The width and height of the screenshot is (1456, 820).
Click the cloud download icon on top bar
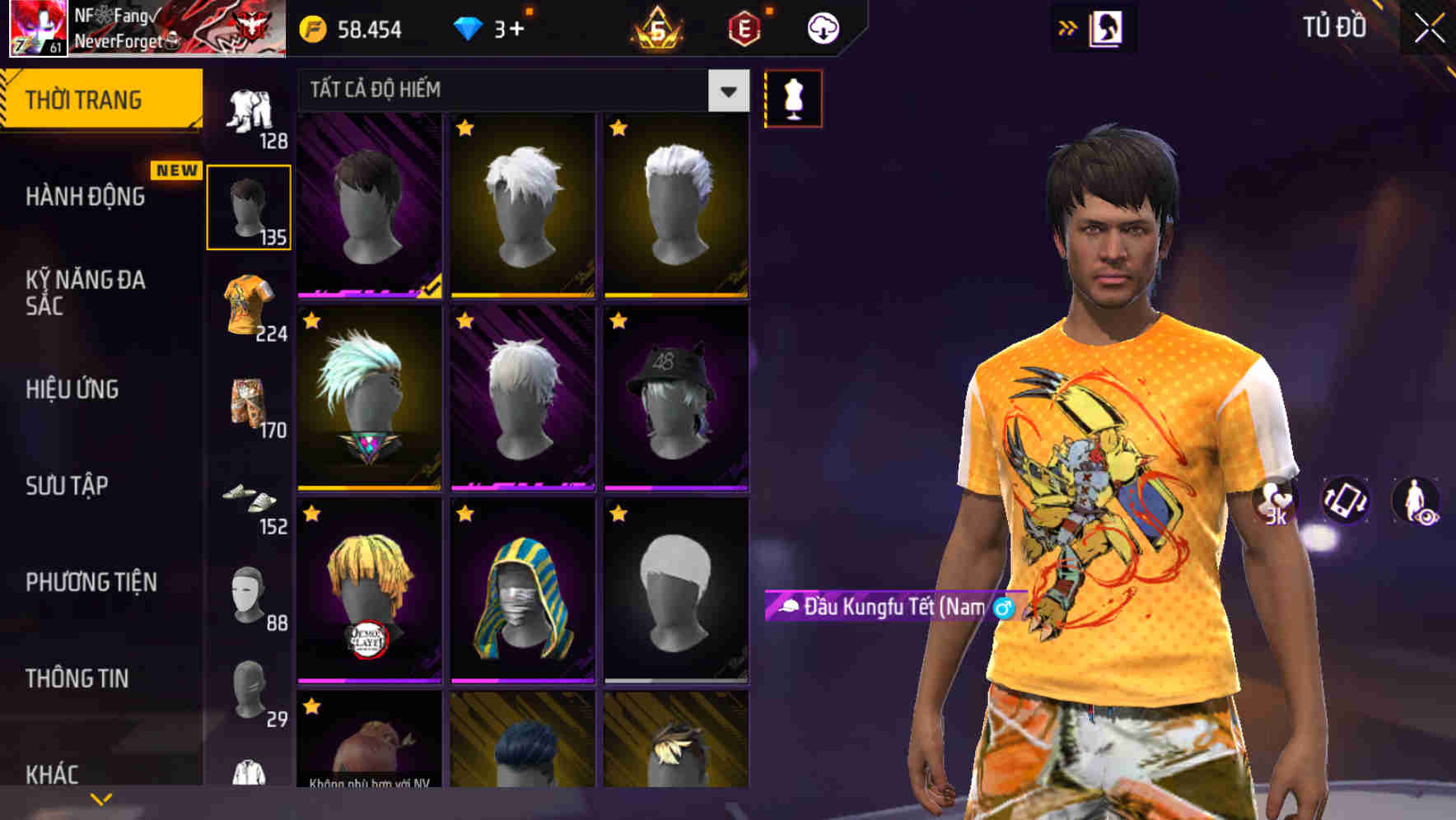point(821,28)
